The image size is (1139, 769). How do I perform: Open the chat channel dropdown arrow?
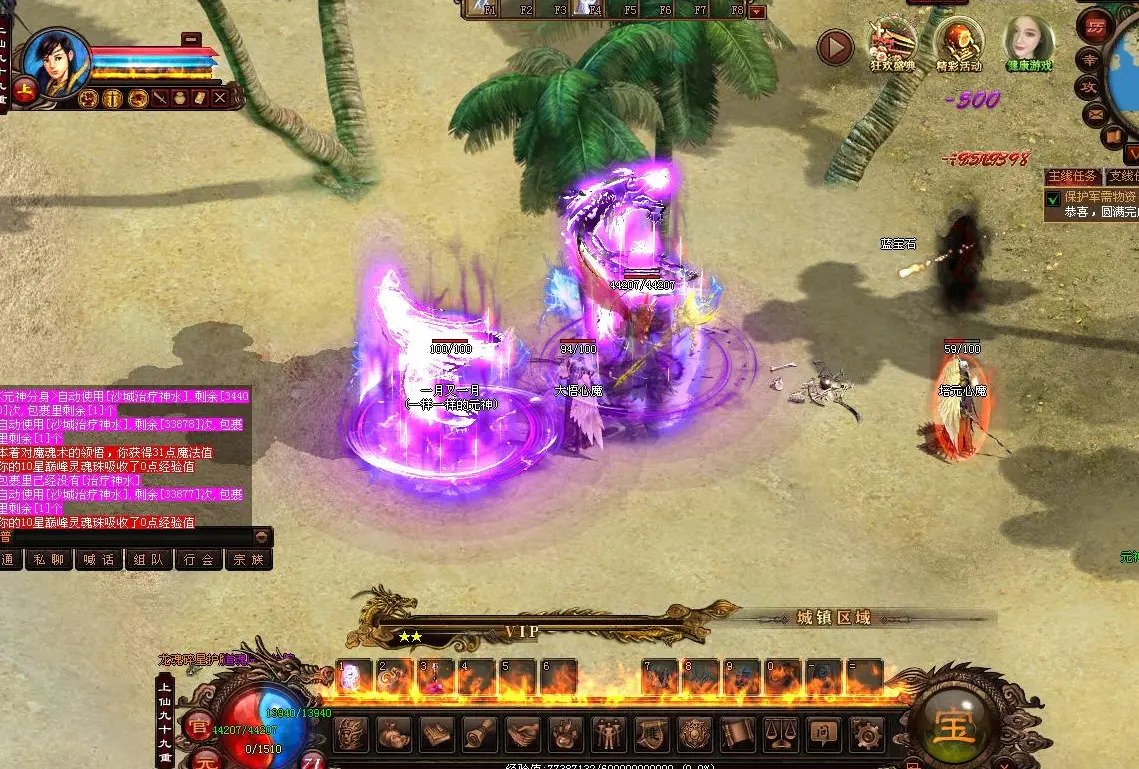click(x=262, y=536)
